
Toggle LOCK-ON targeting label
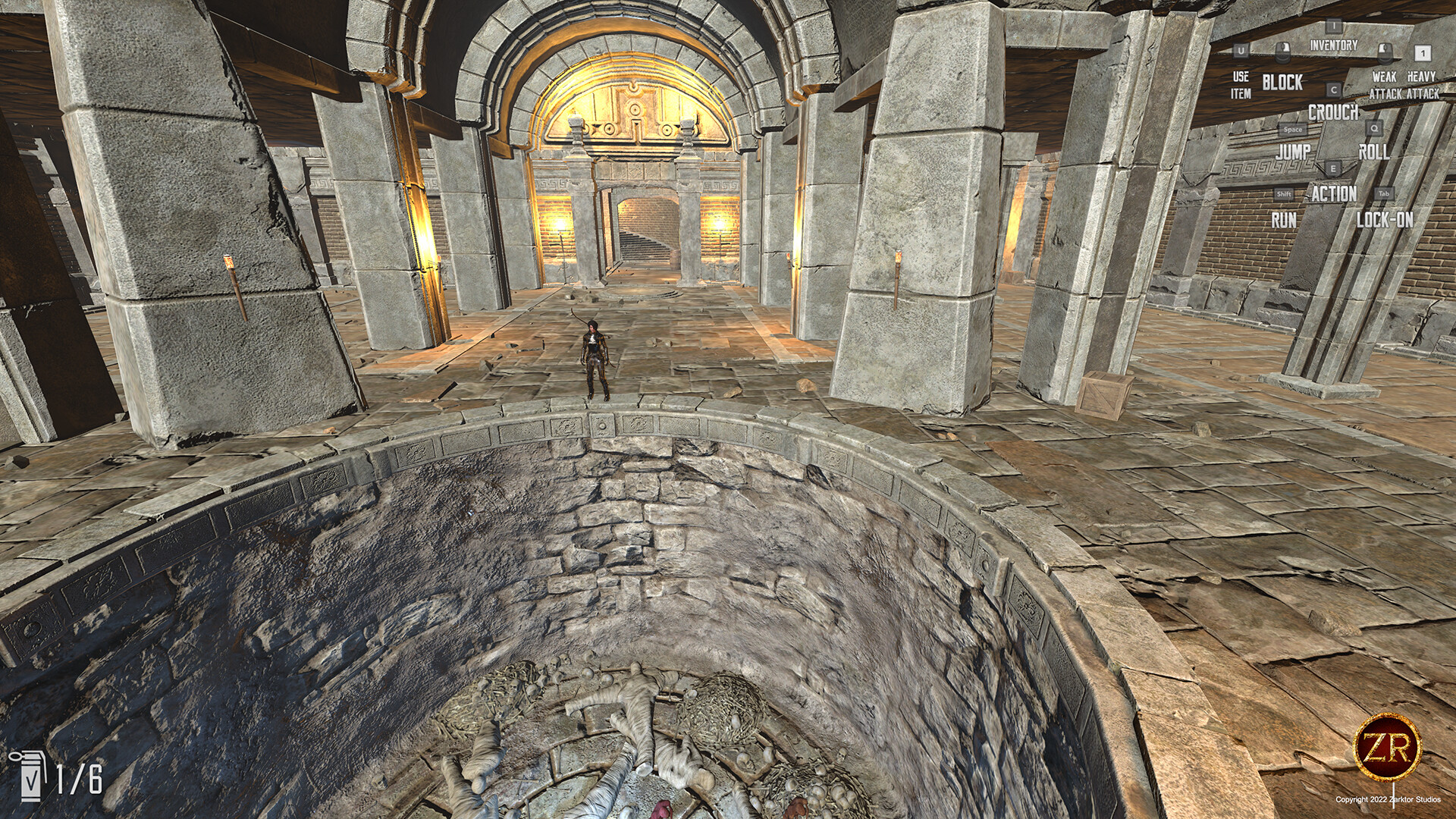click(x=1386, y=218)
